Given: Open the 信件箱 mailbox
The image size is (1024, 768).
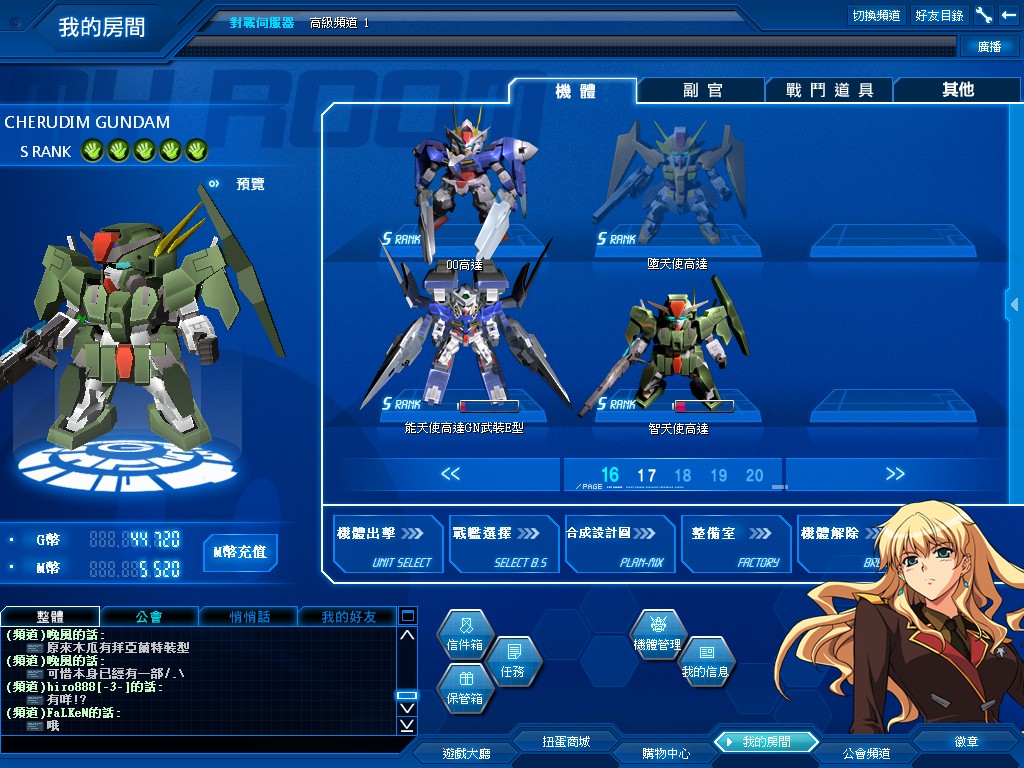Looking at the screenshot, I should [x=465, y=635].
